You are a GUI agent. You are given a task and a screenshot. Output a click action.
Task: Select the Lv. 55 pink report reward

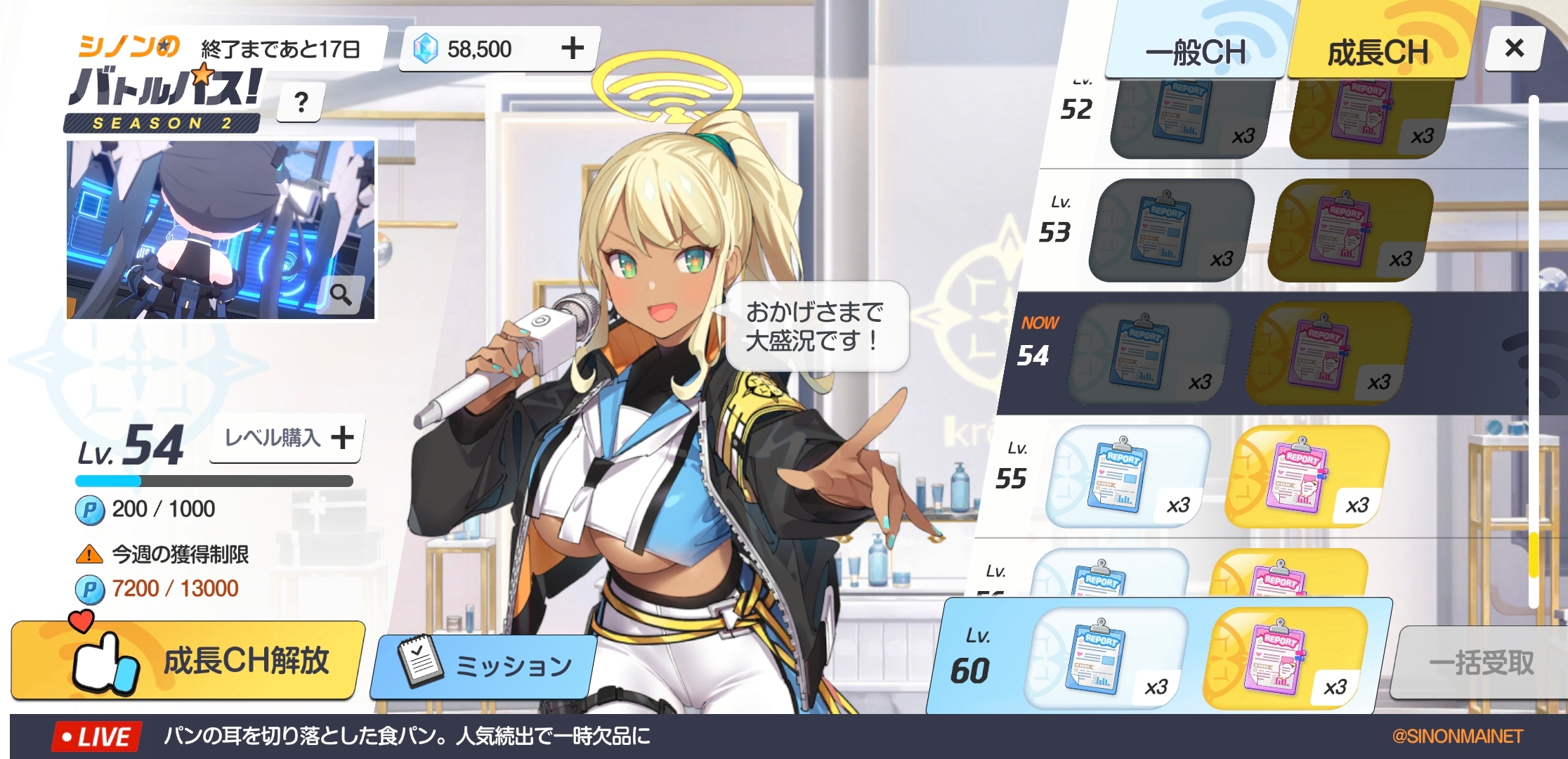(x=1305, y=476)
